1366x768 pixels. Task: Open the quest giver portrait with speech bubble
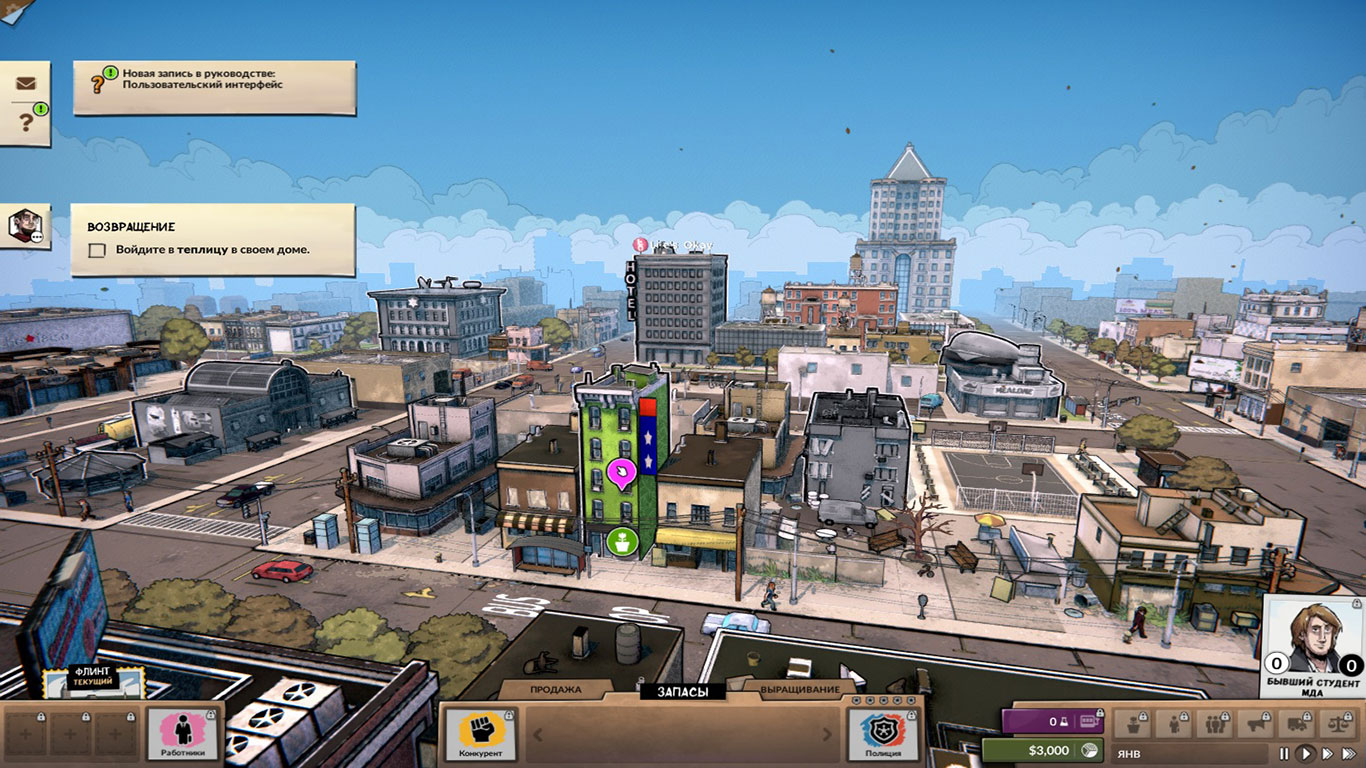25,227
